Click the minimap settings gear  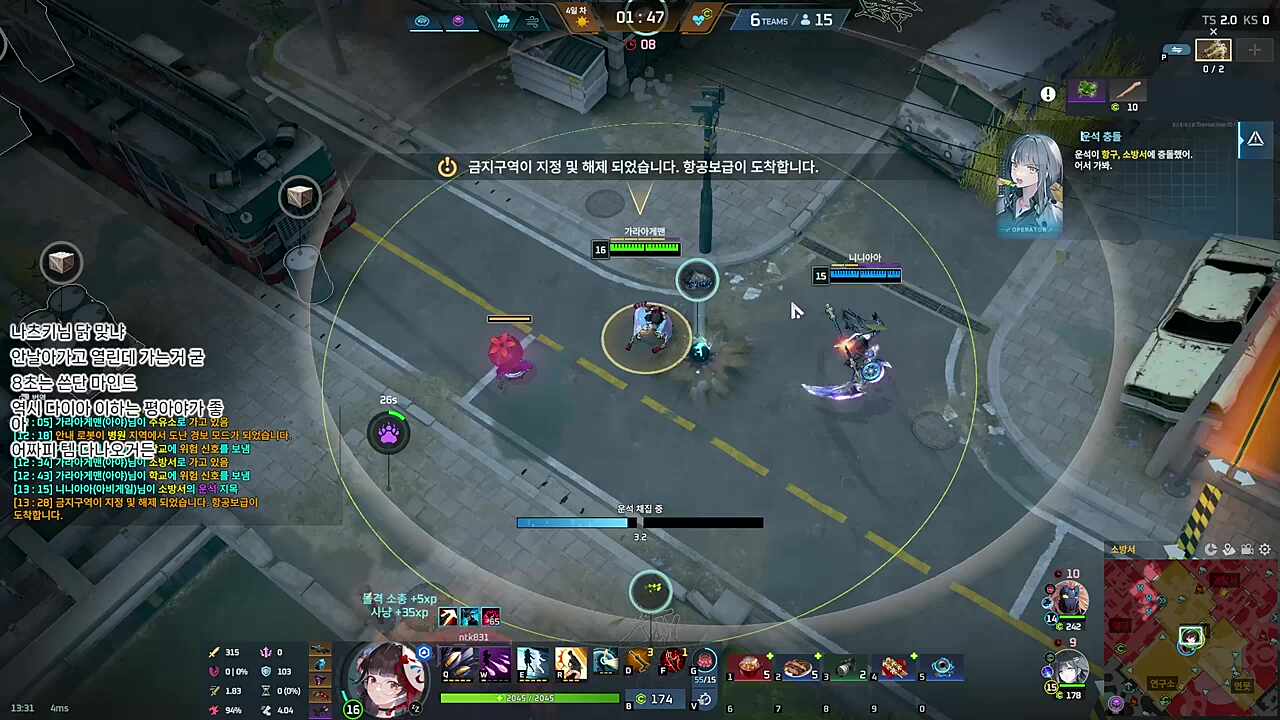(1264, 550)
